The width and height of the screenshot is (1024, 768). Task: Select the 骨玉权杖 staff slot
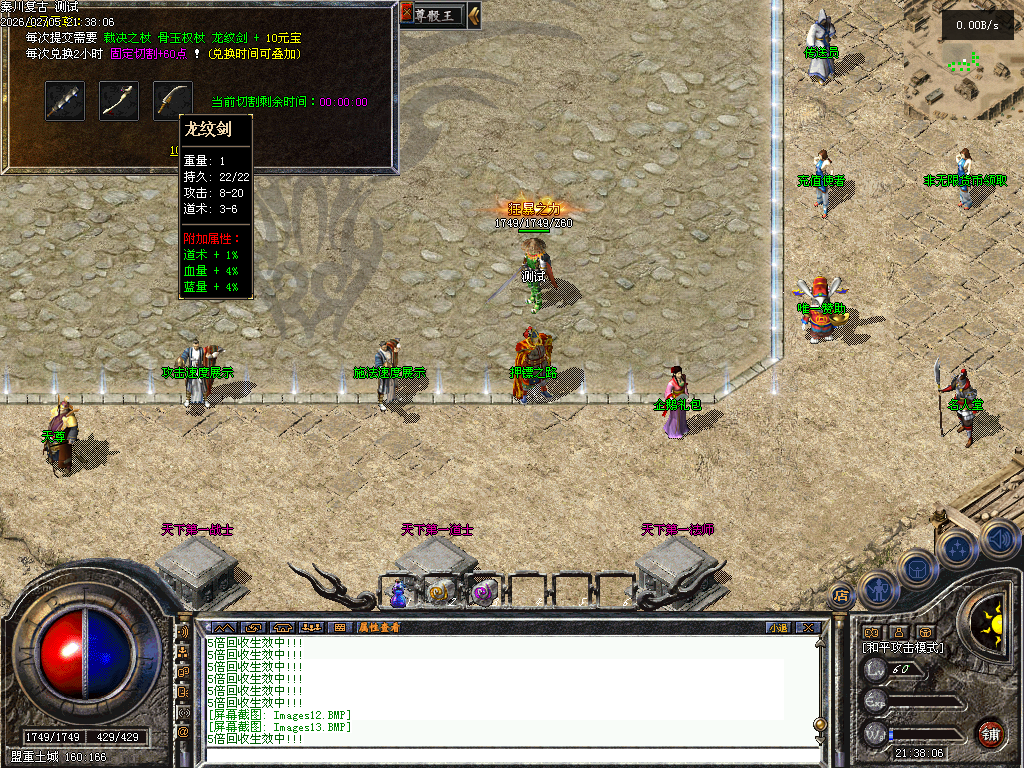point(119,101)
